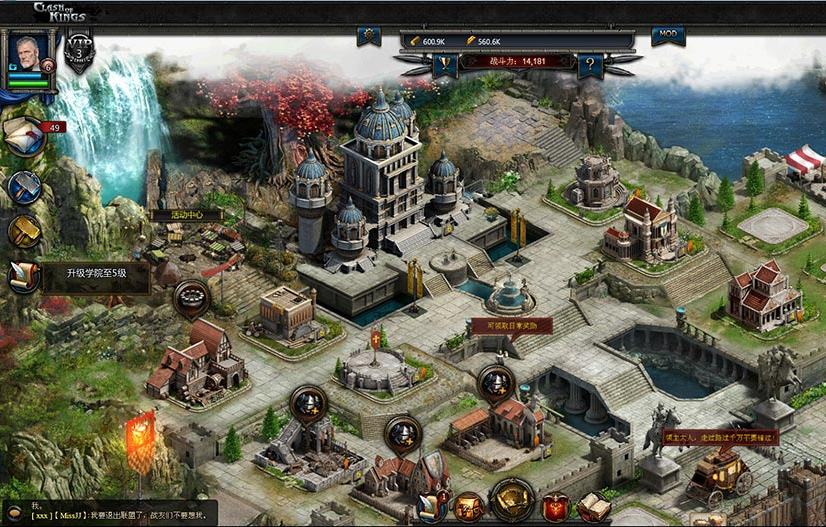The image size is (826, 527).
Task: Click the cauldron bubble above the farmhouse
Action: tap(191, 297)
